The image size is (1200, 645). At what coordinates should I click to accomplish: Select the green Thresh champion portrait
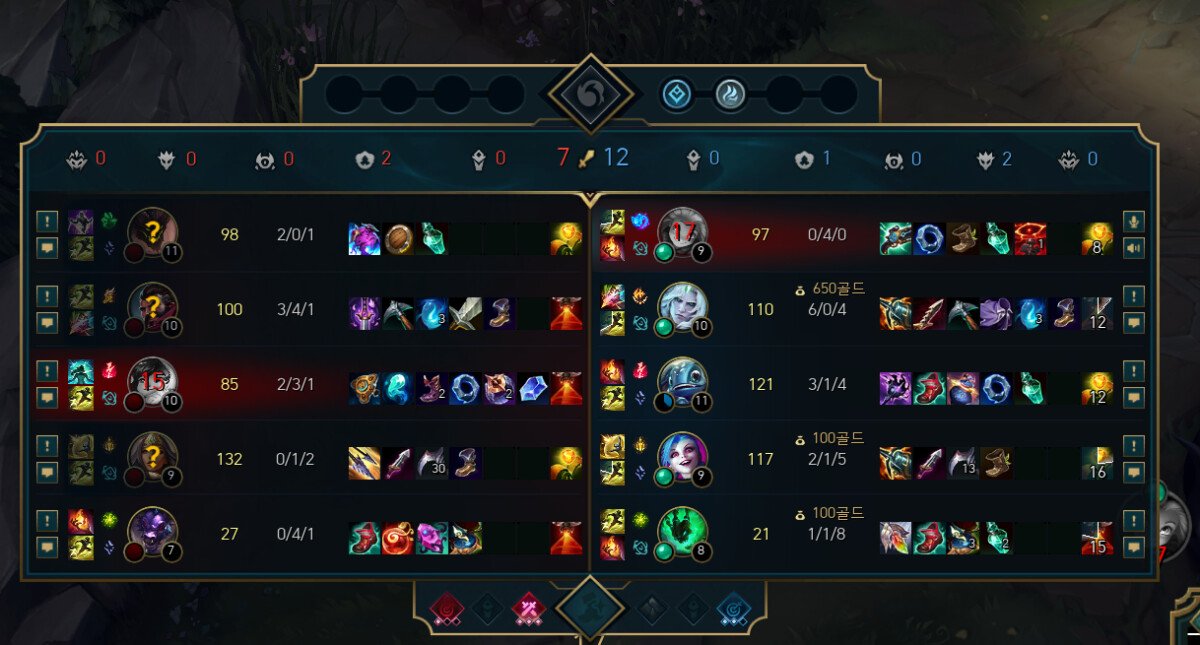683,533
